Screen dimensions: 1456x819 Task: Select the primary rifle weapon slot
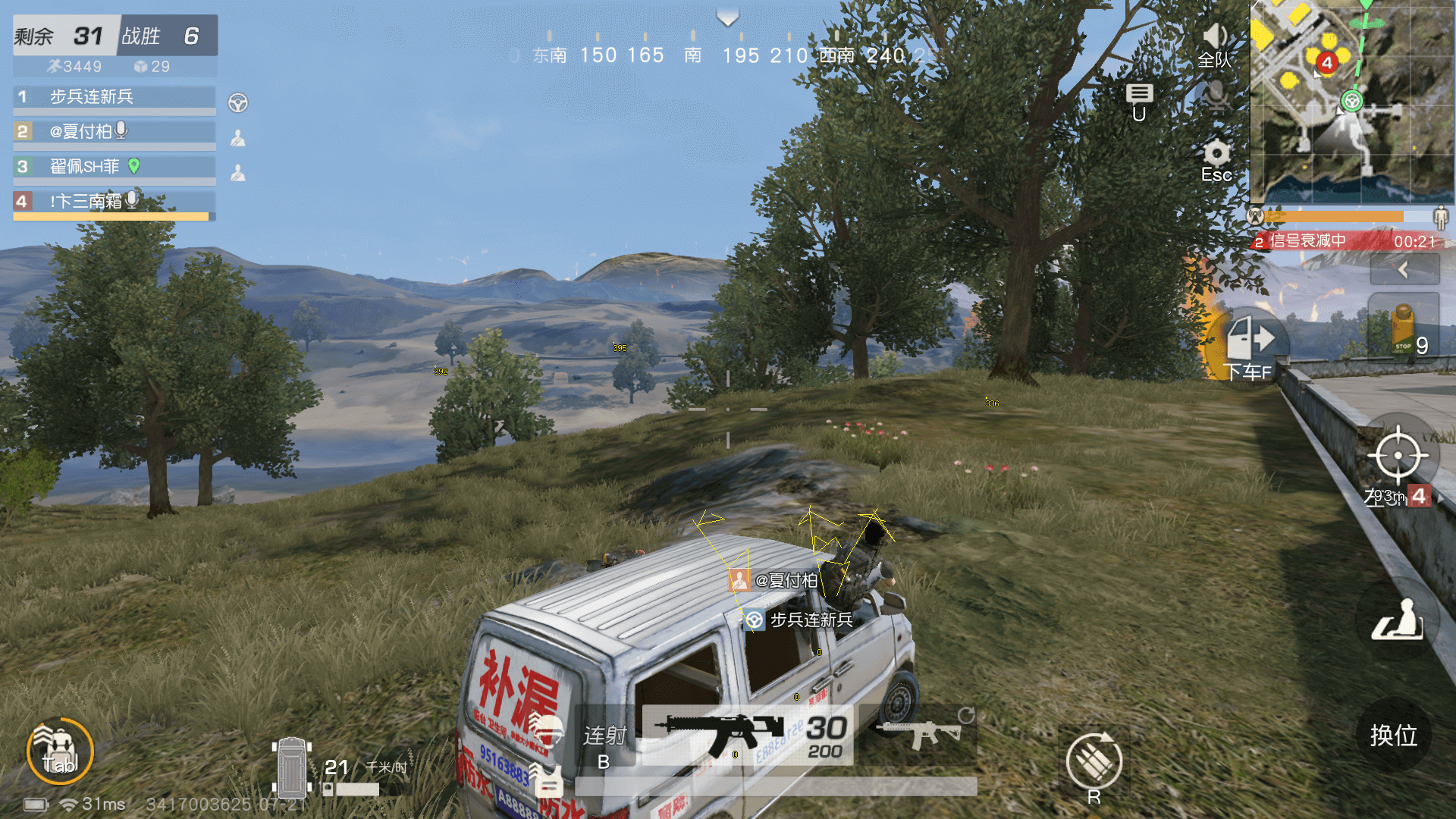[x=747, y=735]
